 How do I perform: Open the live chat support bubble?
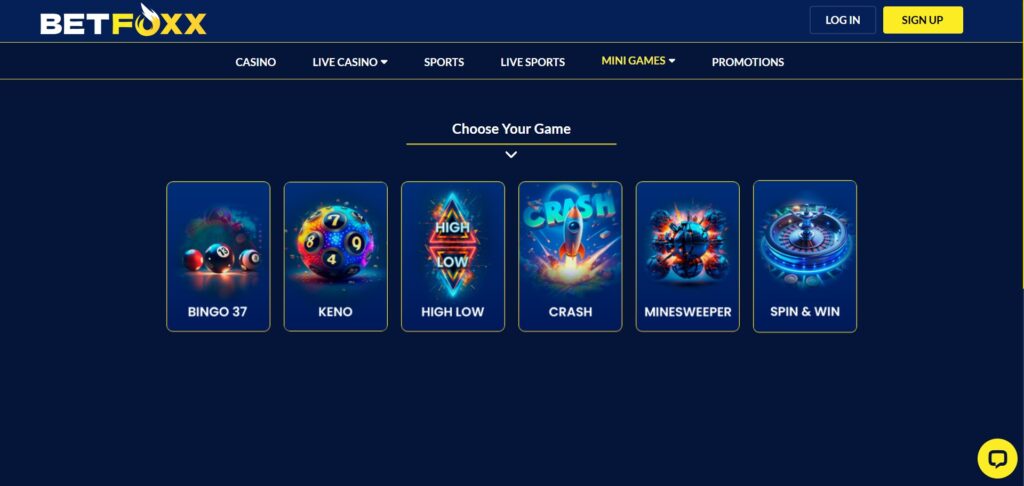pyautogui.click(x=996, y=458)
